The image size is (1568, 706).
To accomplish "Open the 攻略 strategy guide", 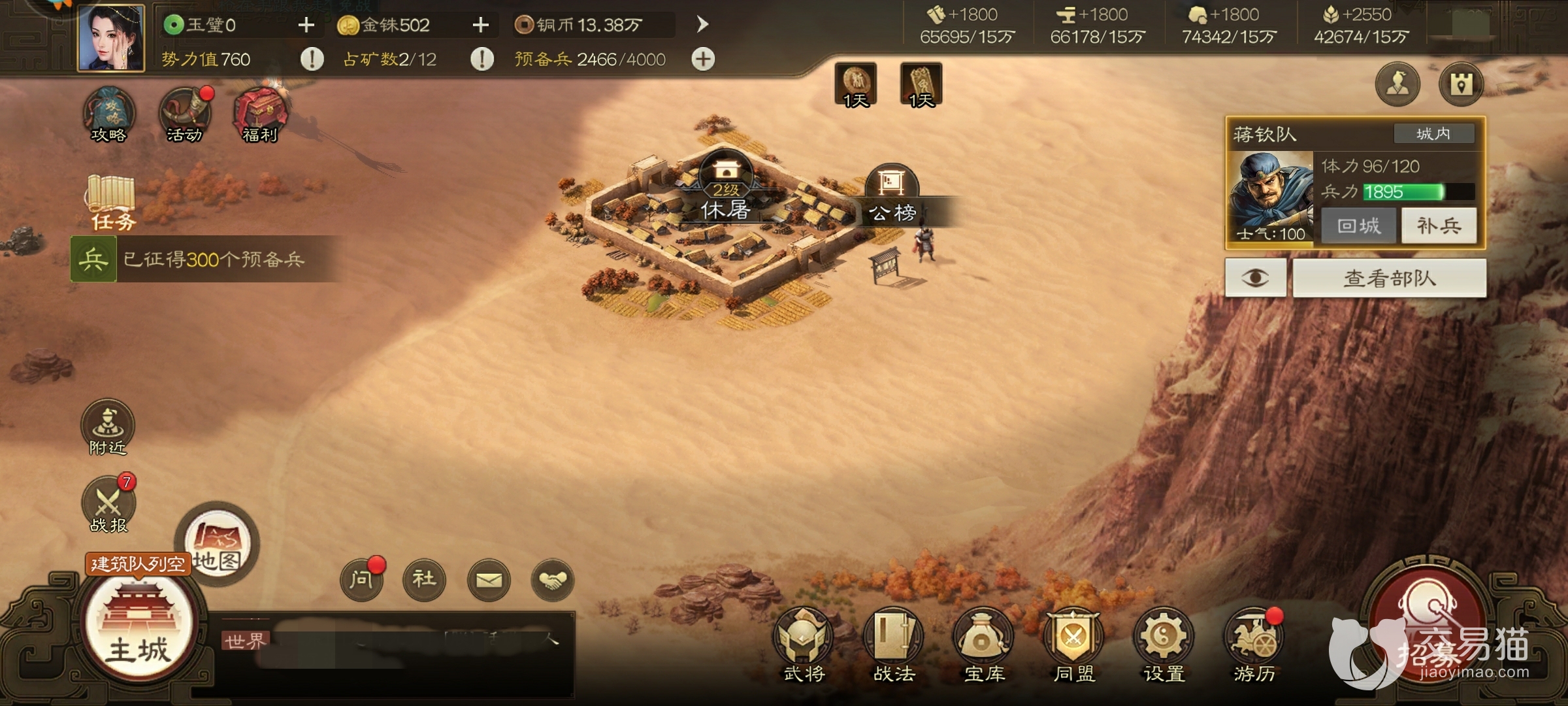I will point(108,116).
